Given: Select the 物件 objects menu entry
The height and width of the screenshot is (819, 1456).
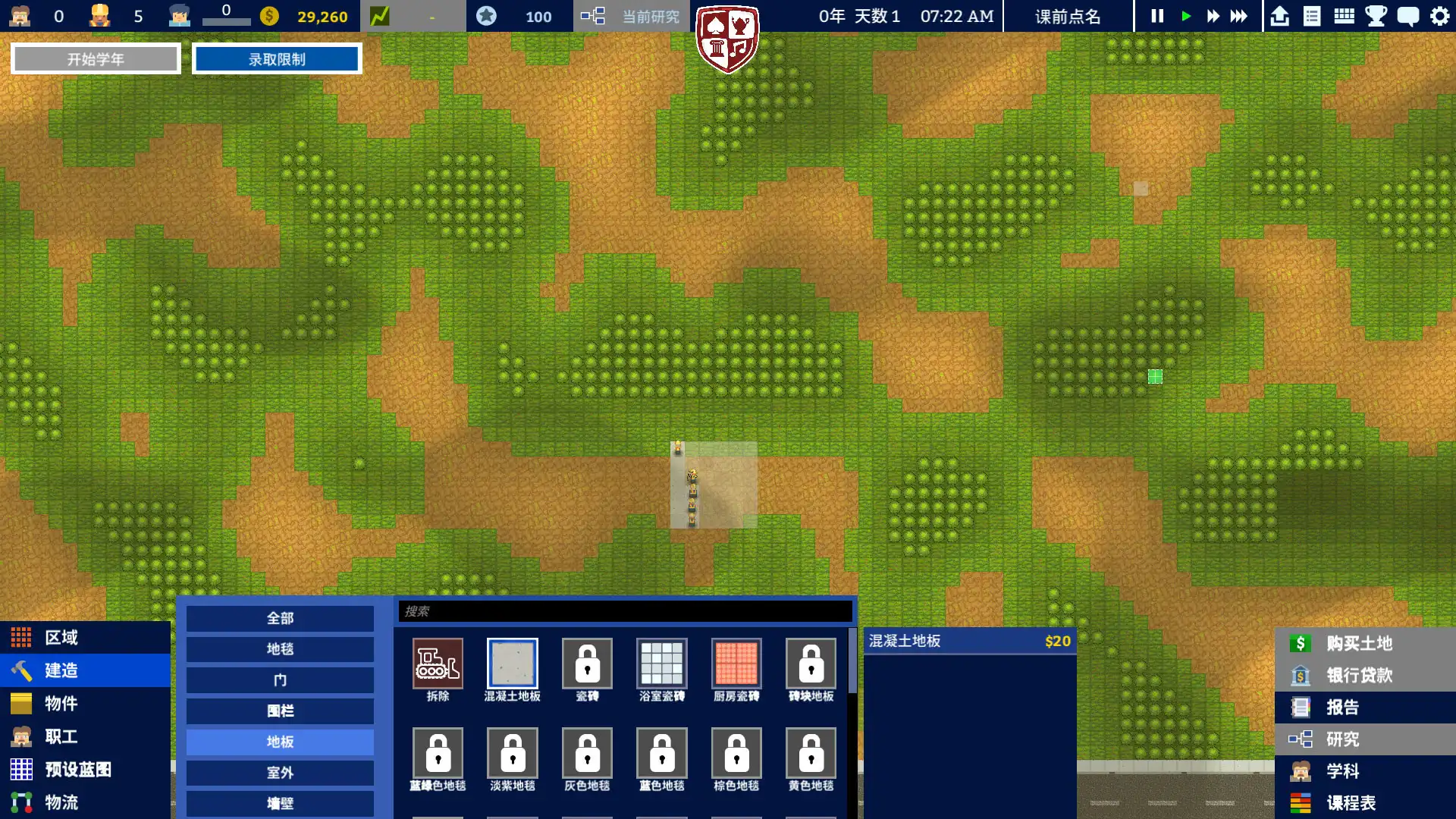Looking at the screenshot, I should tap(61, 704).
